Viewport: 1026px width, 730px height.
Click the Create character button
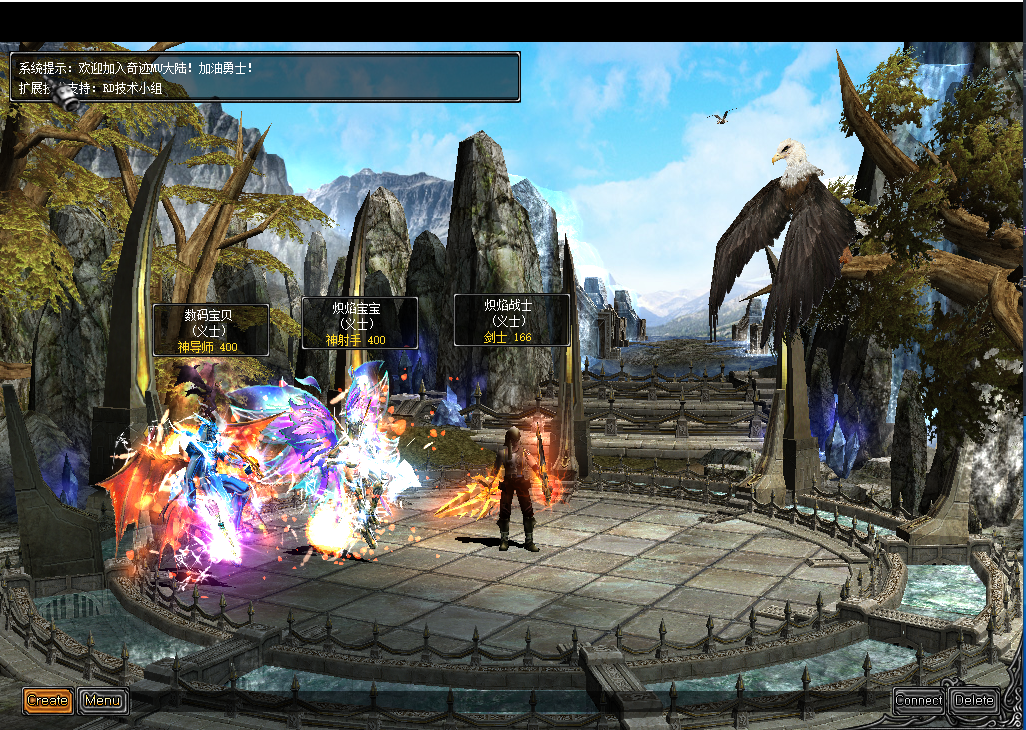coord(48,700)
